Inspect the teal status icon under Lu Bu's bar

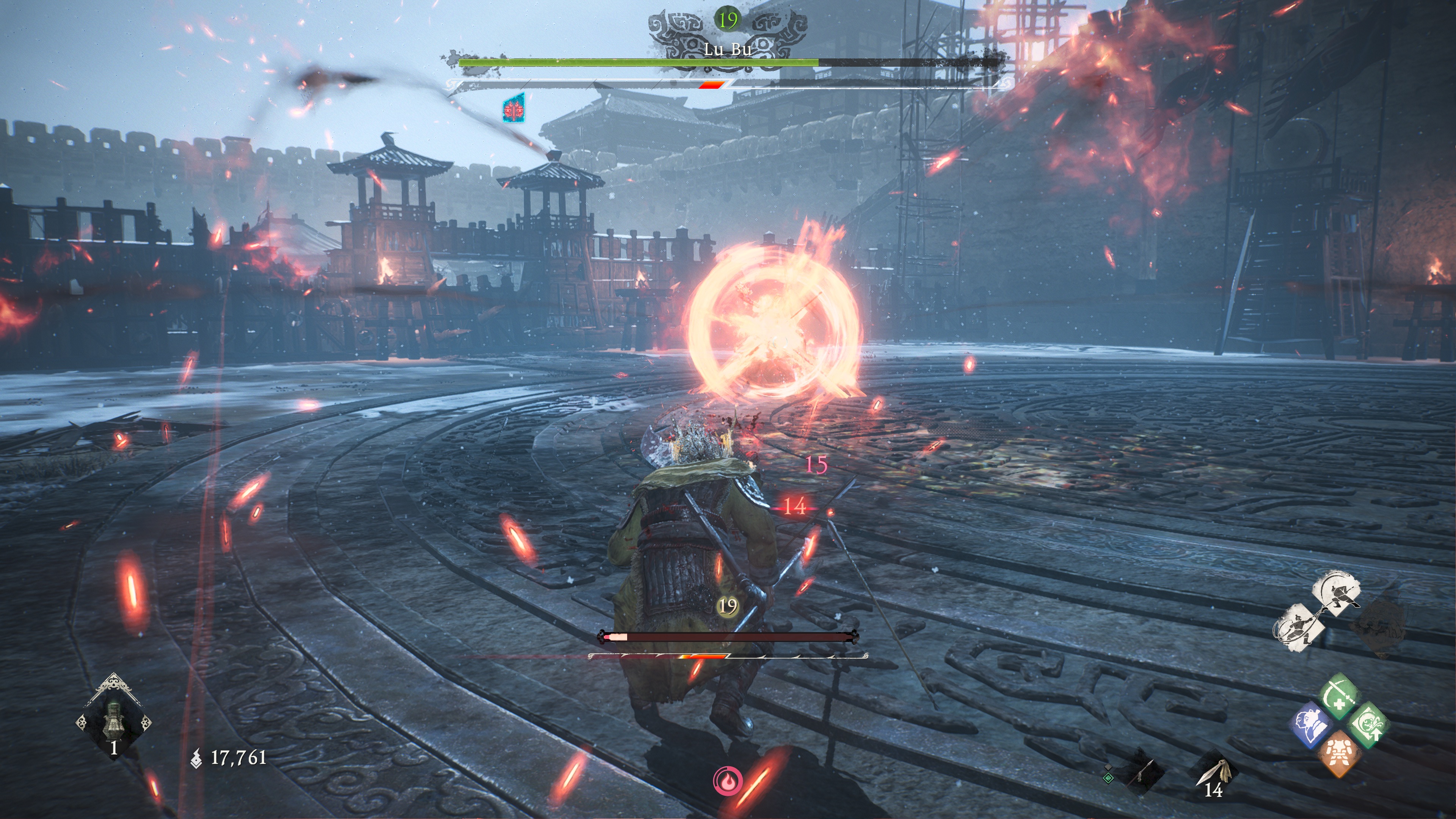[514, 109]
